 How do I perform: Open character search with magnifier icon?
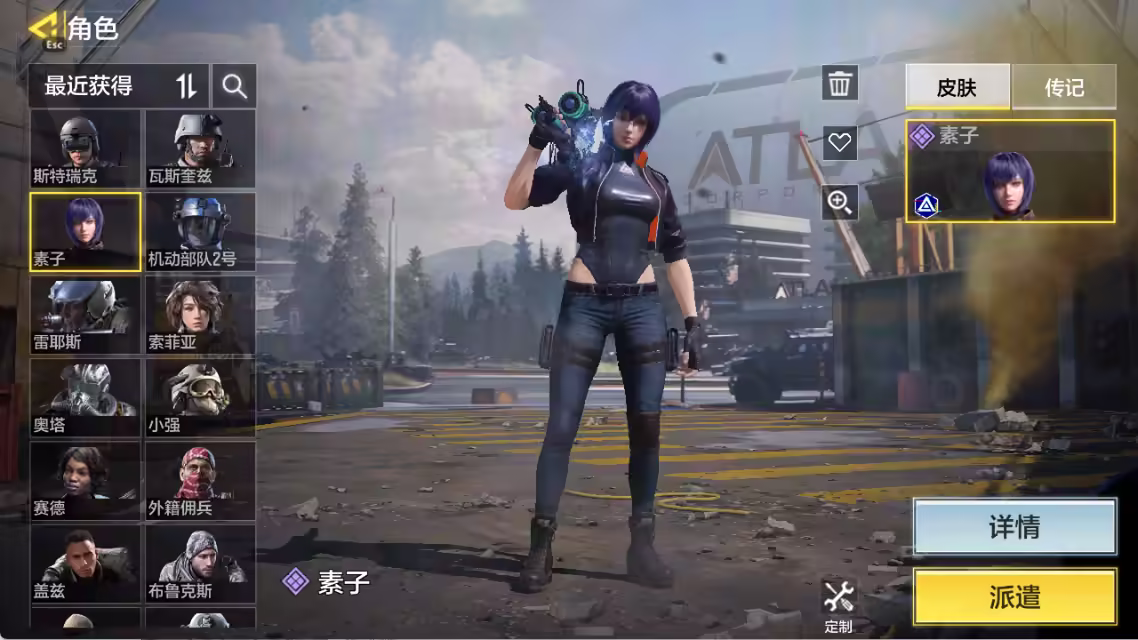click(x=235, y=87)
